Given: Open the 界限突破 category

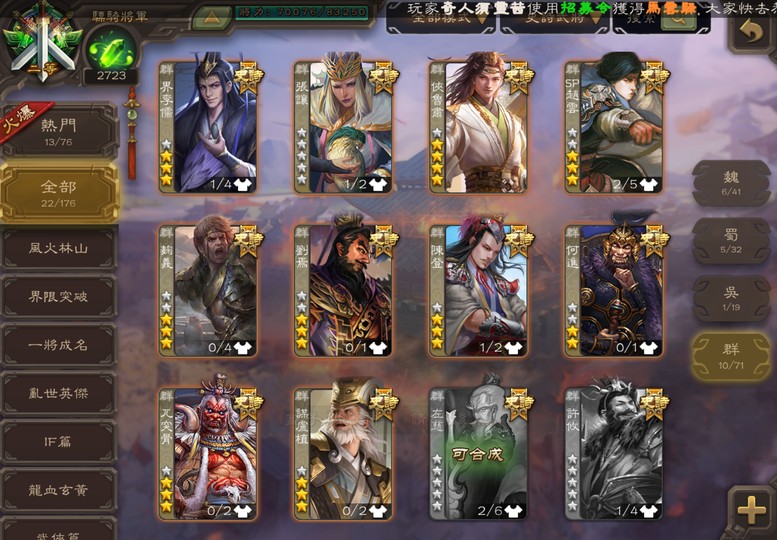Looking at the screenshot, I should click(x=60, y=297).
